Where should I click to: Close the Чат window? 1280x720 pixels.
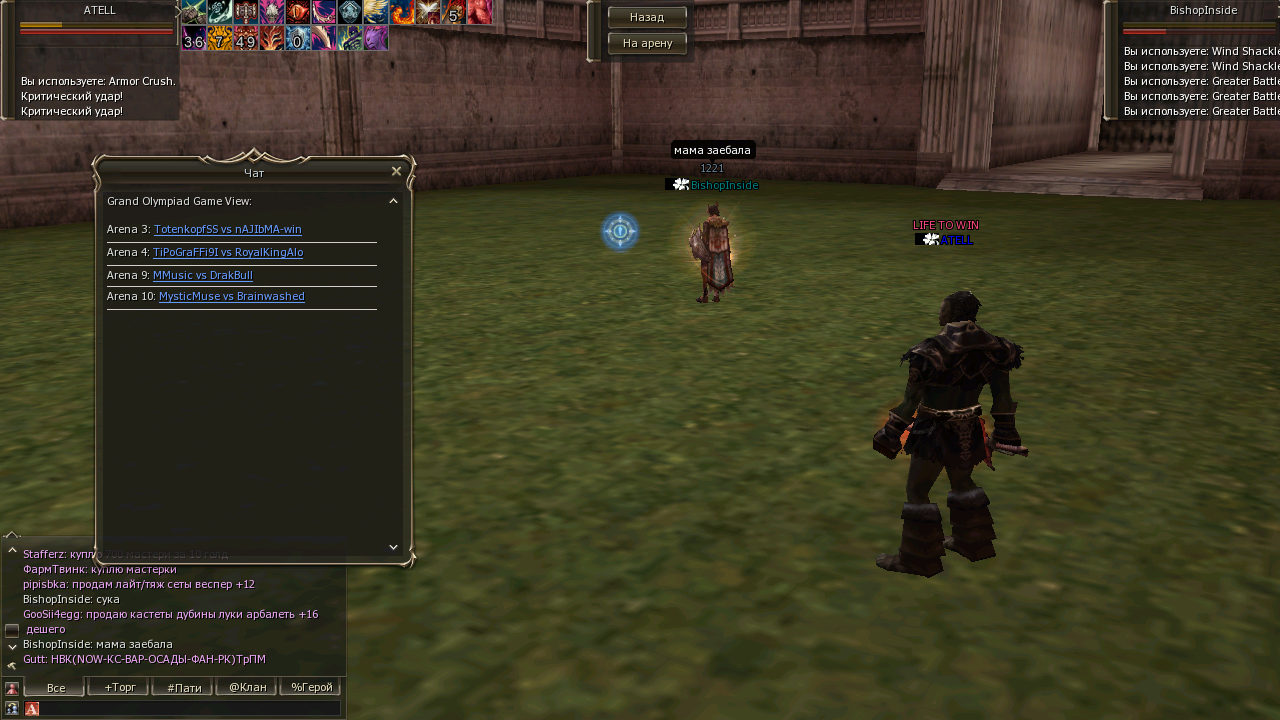pyautogui.click(x=396, y=171)
